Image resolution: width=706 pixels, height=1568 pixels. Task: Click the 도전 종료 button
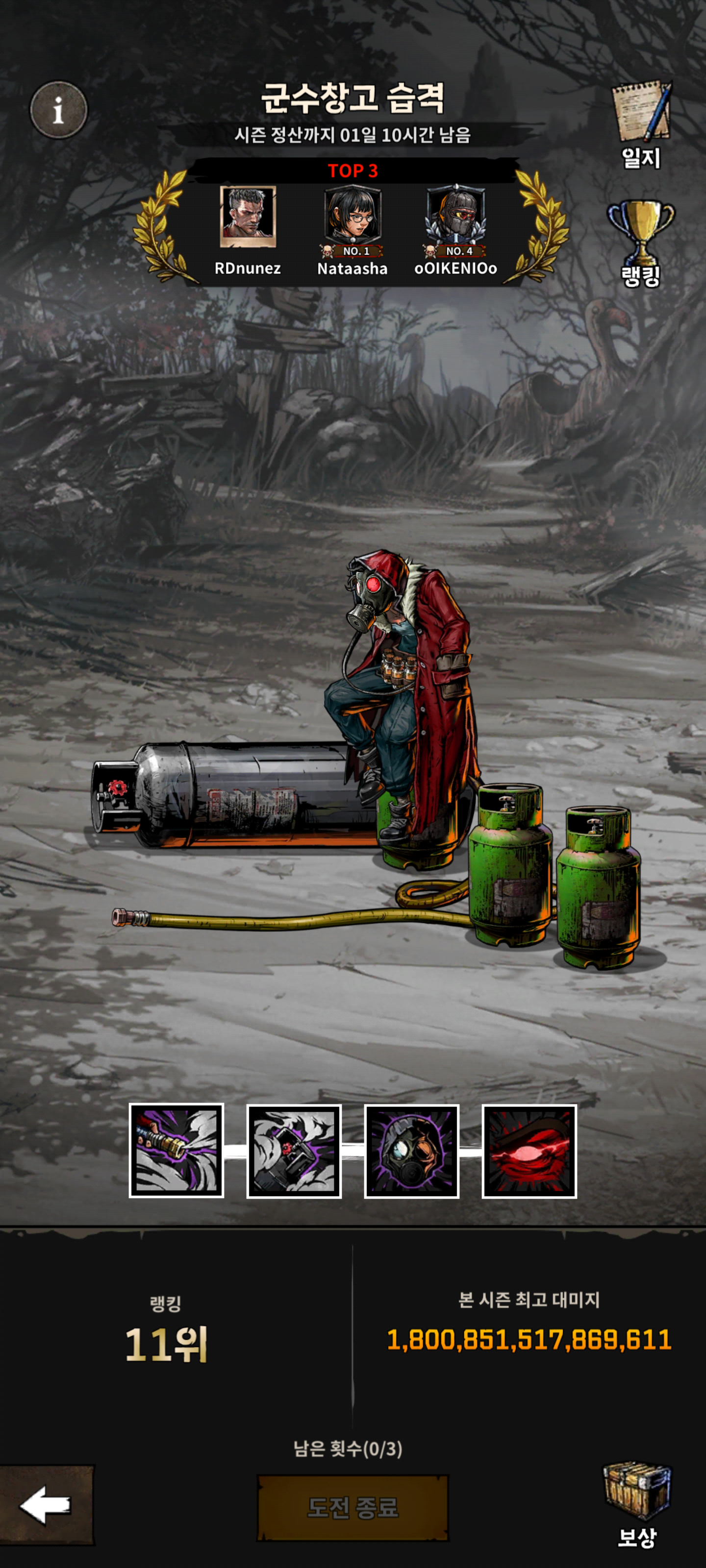pos(353,1507)
